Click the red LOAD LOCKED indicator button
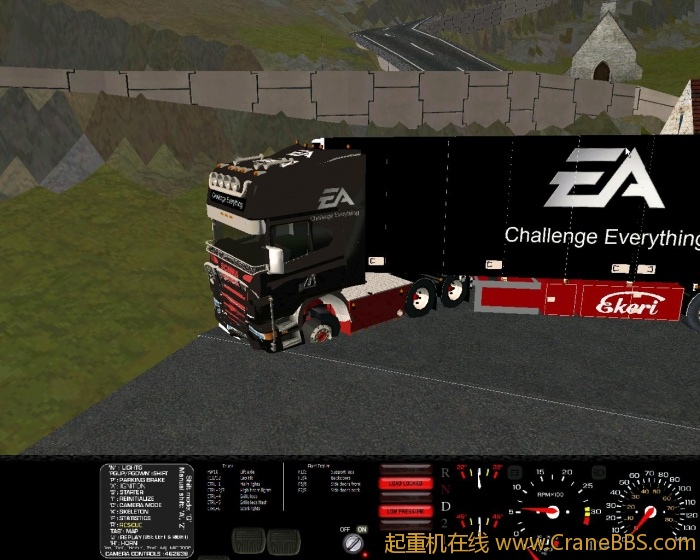This screenshot has height=560, width=700. (x=403, y=483)
